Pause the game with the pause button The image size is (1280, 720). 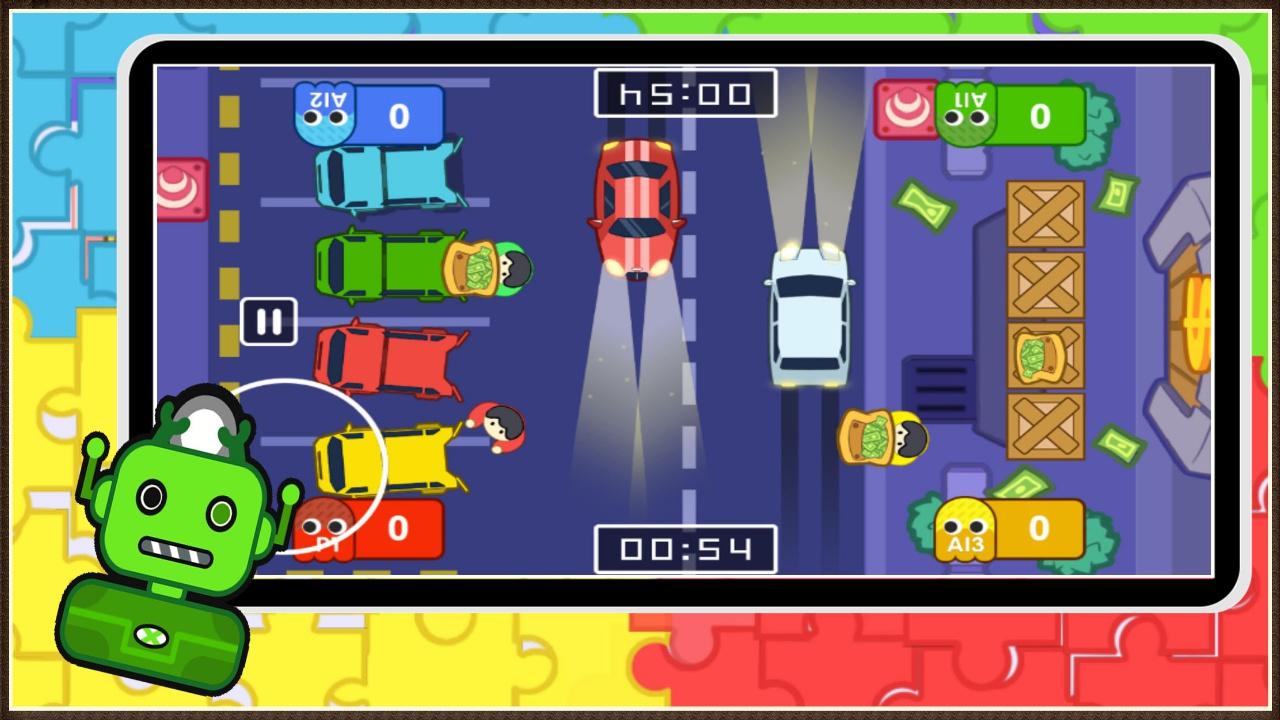point(269,322)
